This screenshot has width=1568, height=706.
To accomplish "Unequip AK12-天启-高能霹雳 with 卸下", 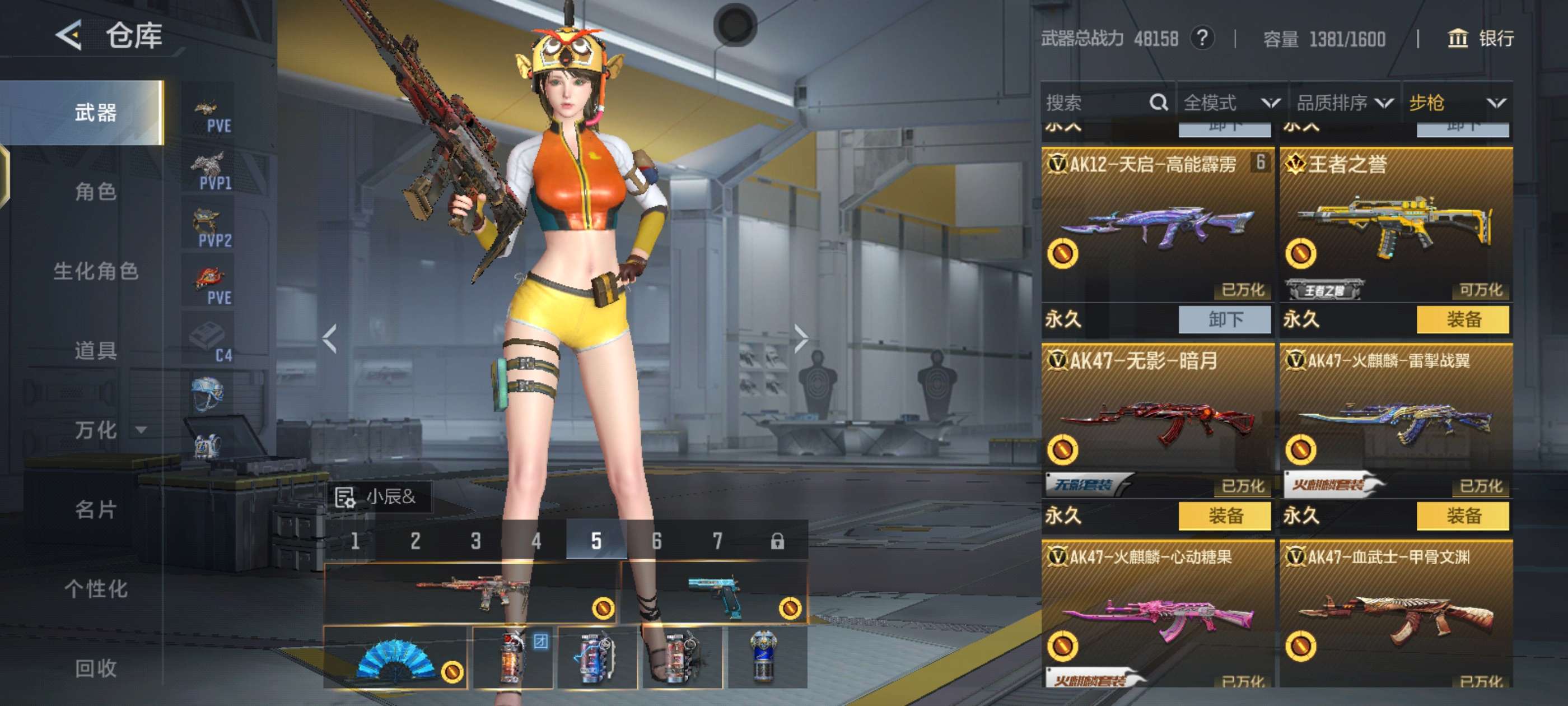I will (x=1225, y=320).
